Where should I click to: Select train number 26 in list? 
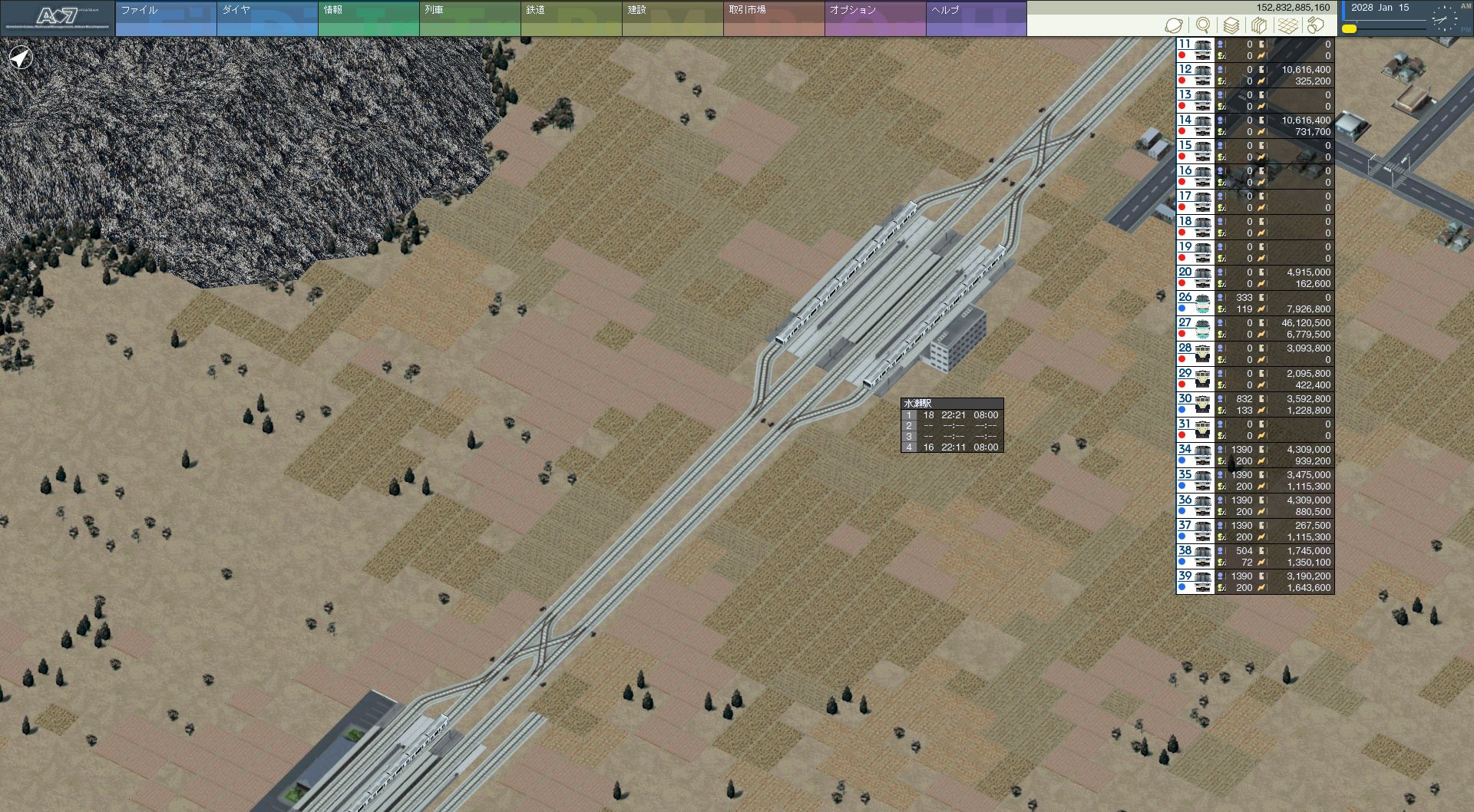pyautogui.click(x=1195, y=303)
